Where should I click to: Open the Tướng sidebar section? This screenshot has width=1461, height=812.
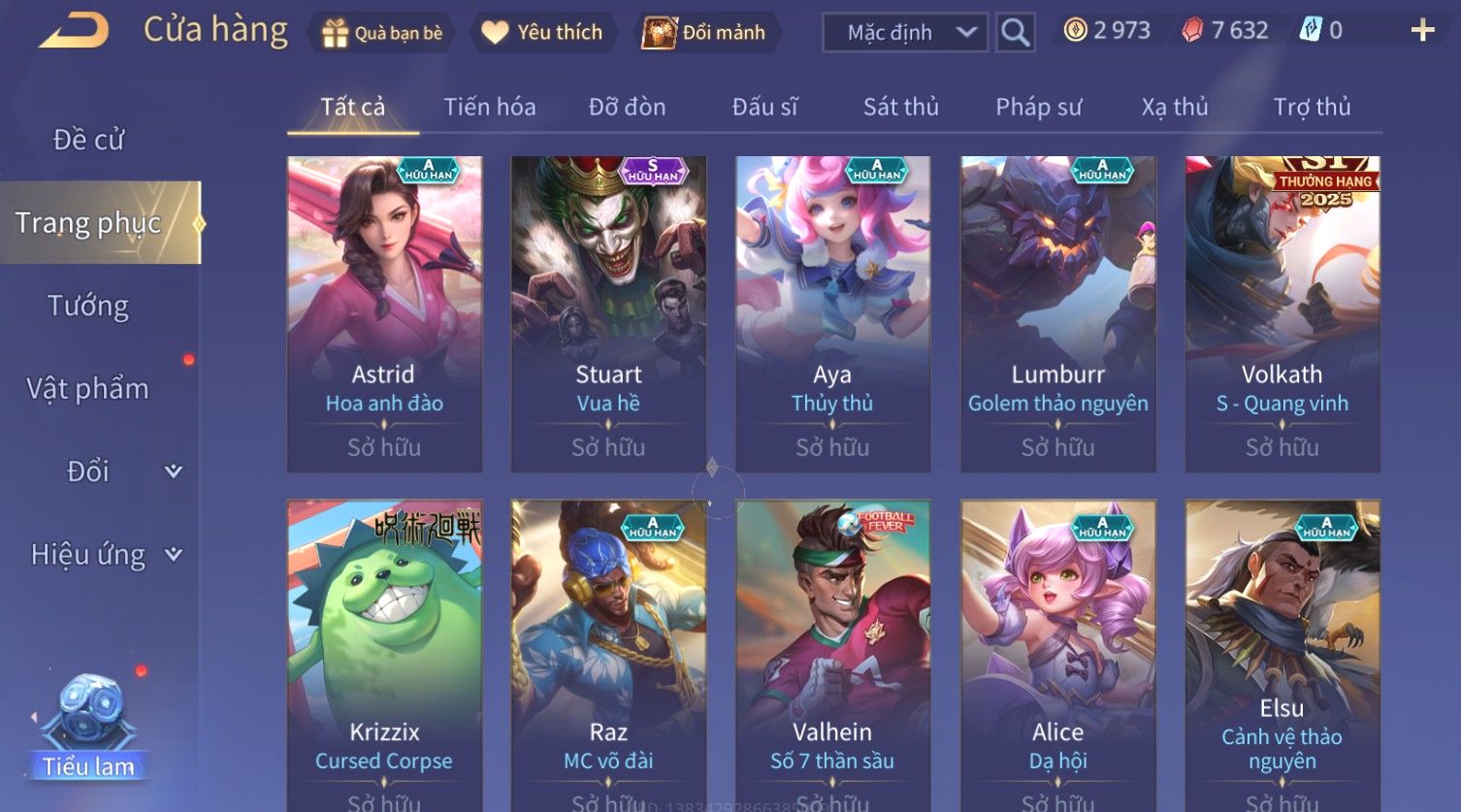(x=88, y=306)
